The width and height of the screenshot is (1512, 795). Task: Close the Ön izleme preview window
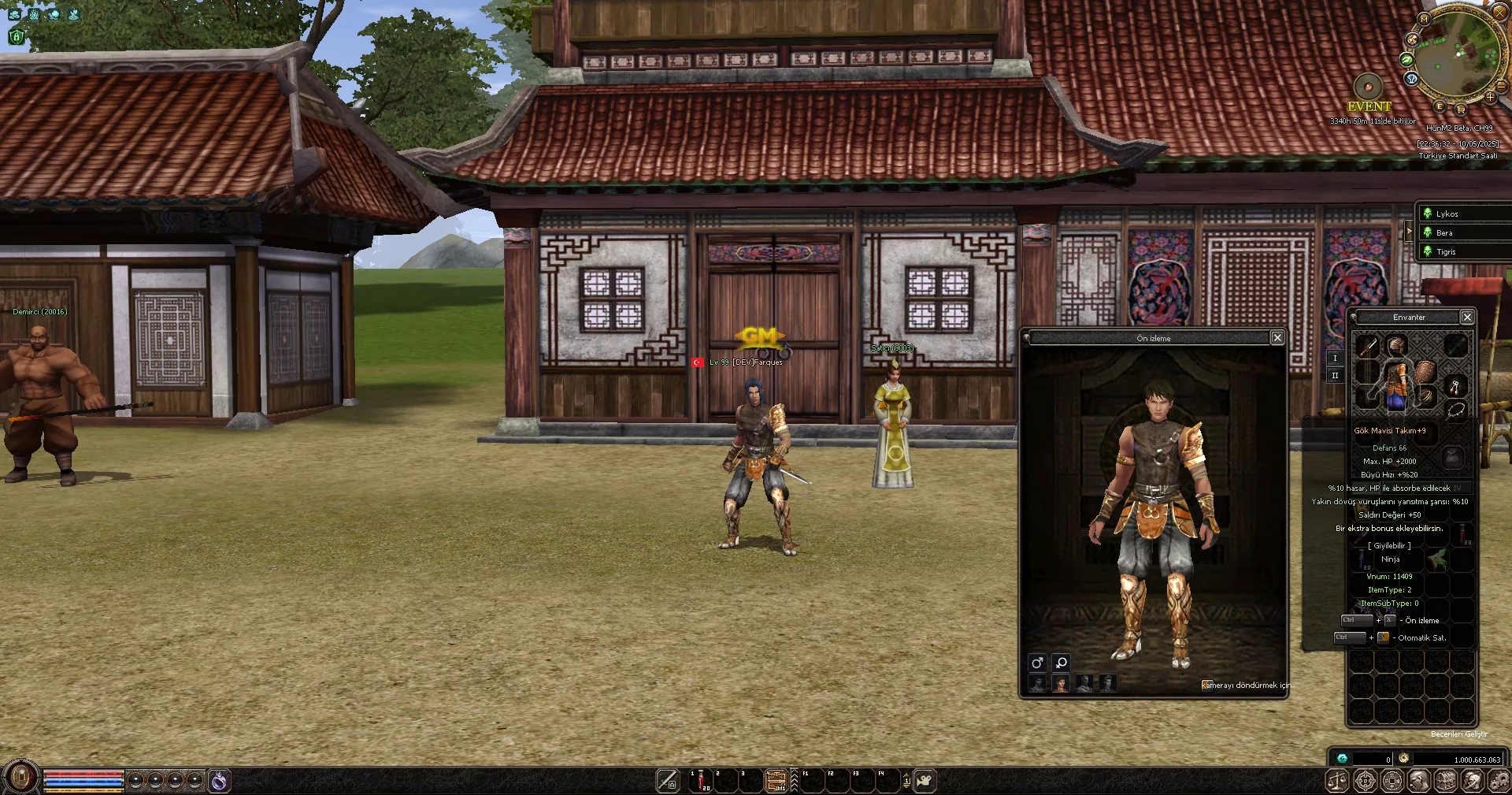point(1277,337)
